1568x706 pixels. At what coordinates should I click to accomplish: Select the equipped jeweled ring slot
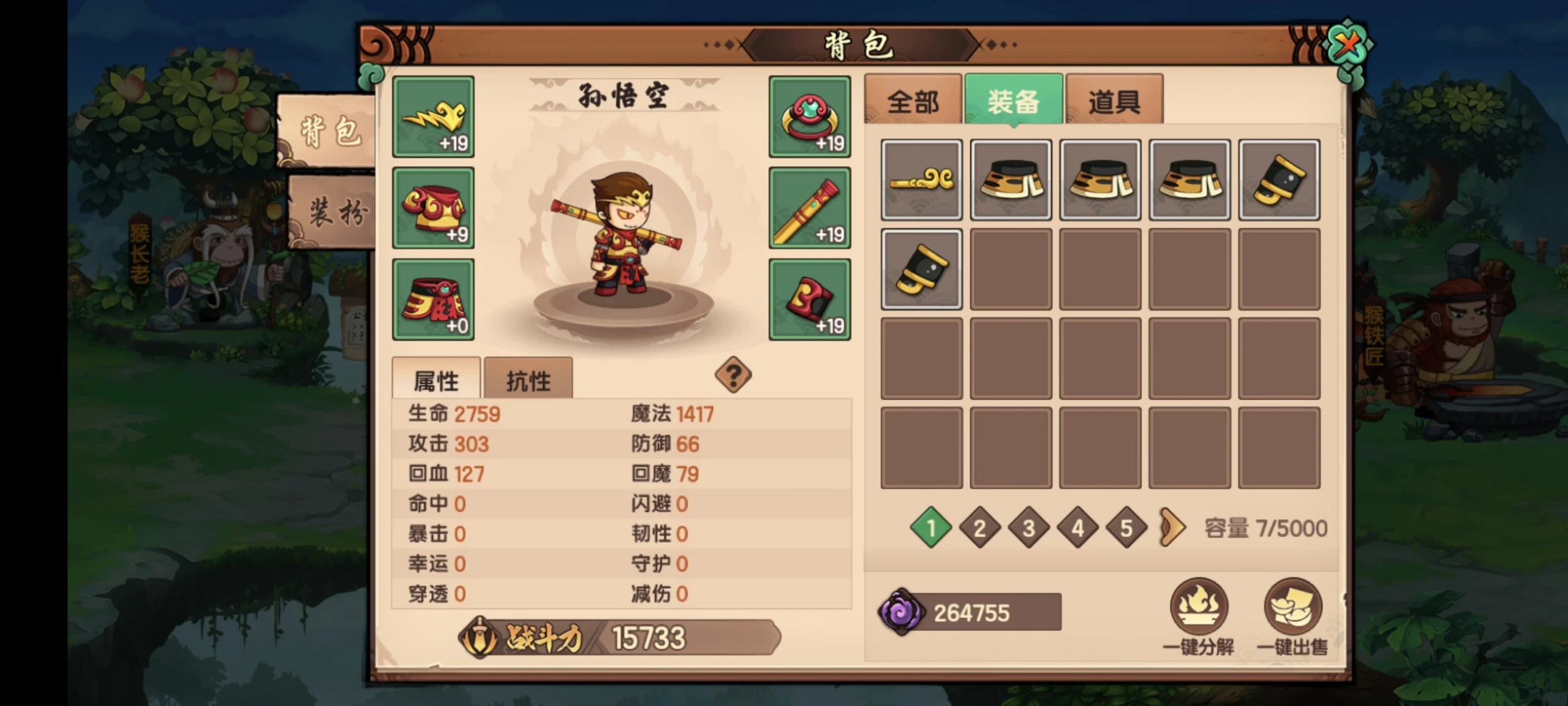[x=809, y=116]
